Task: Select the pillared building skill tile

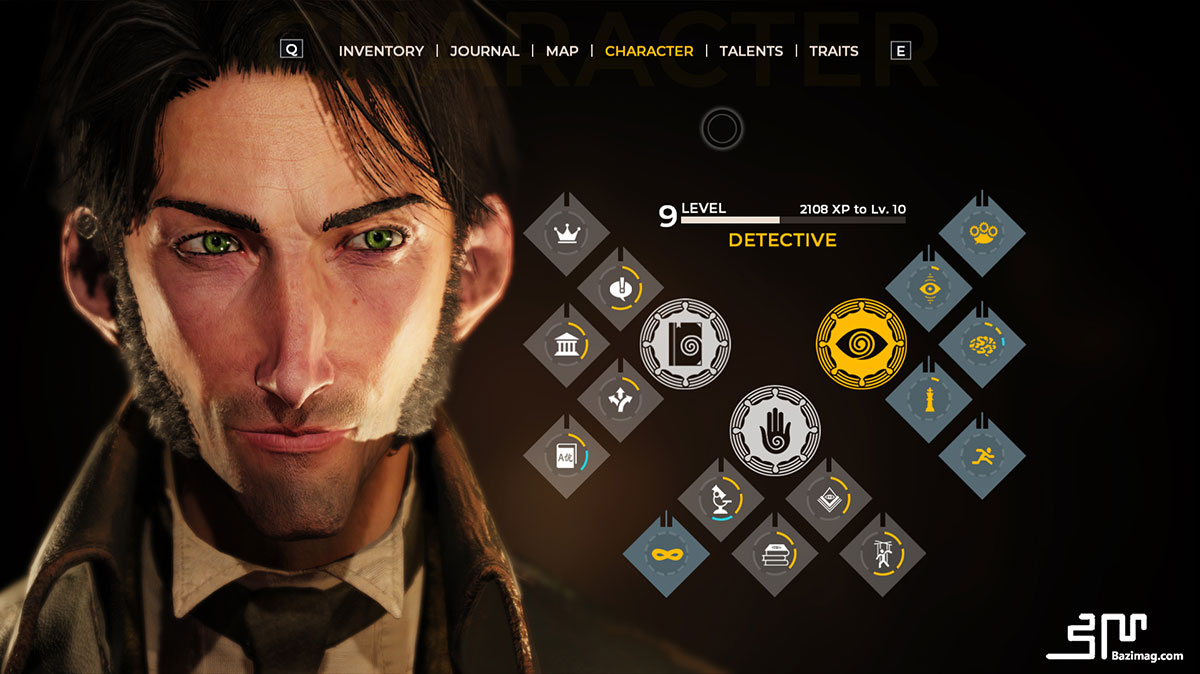Action: click(567, 345)
